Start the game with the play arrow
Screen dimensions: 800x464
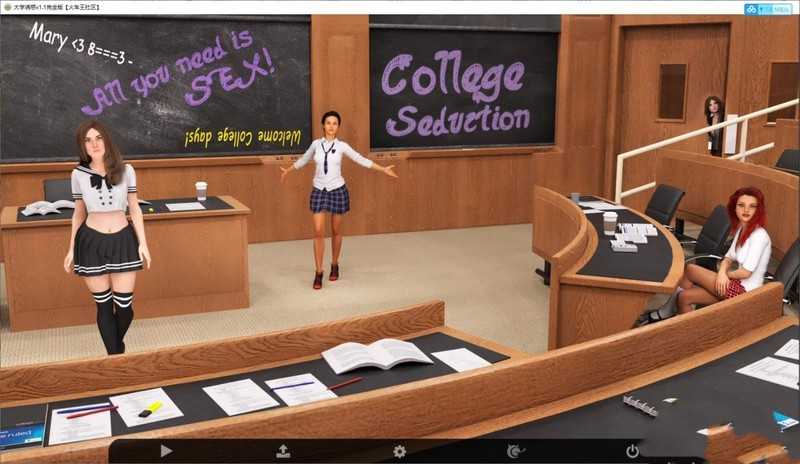[x=166, y=451]
